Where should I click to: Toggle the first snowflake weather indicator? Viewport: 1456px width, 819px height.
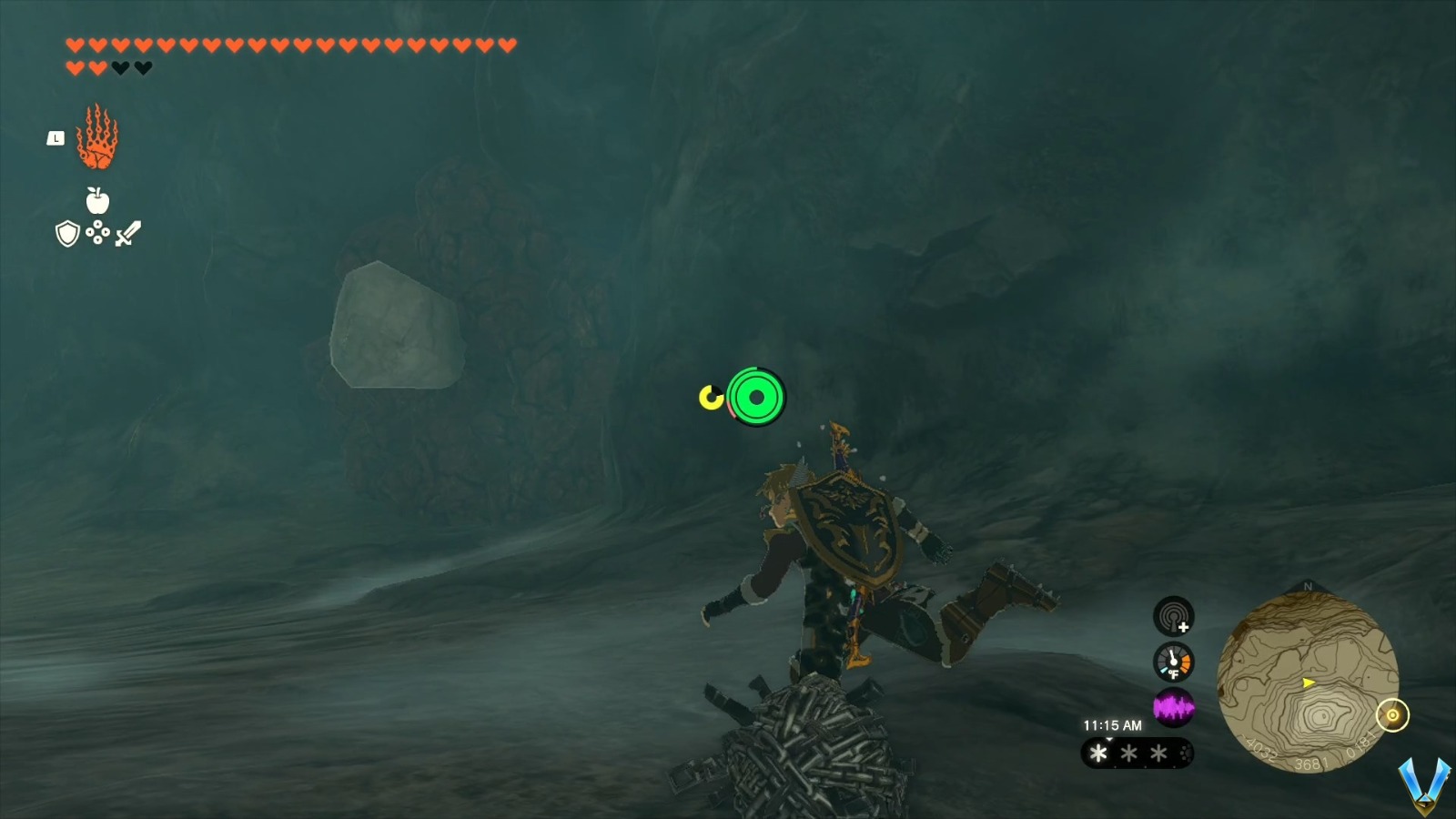point(1098,753)
